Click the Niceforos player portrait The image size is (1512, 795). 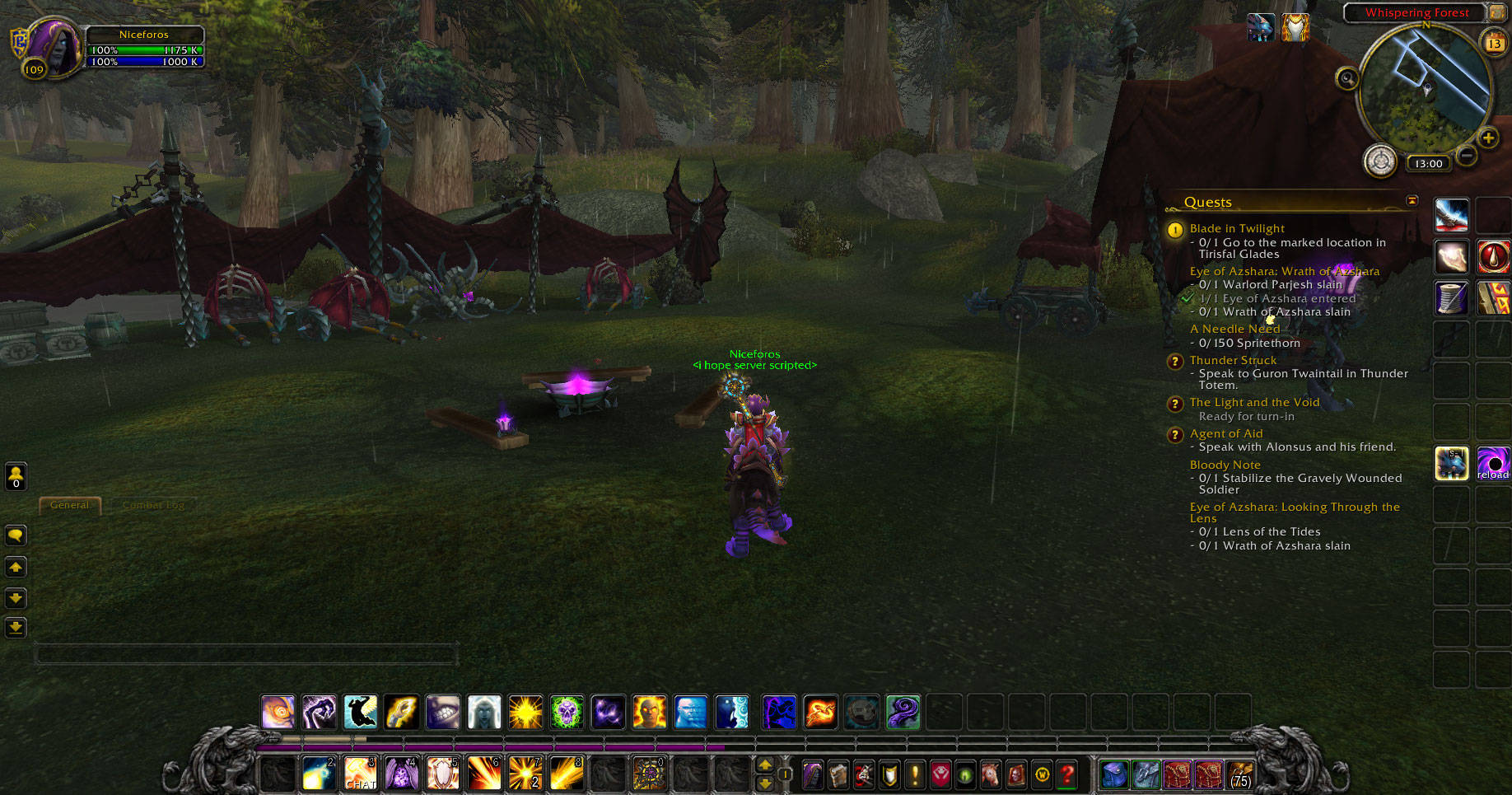pos(53,45)
